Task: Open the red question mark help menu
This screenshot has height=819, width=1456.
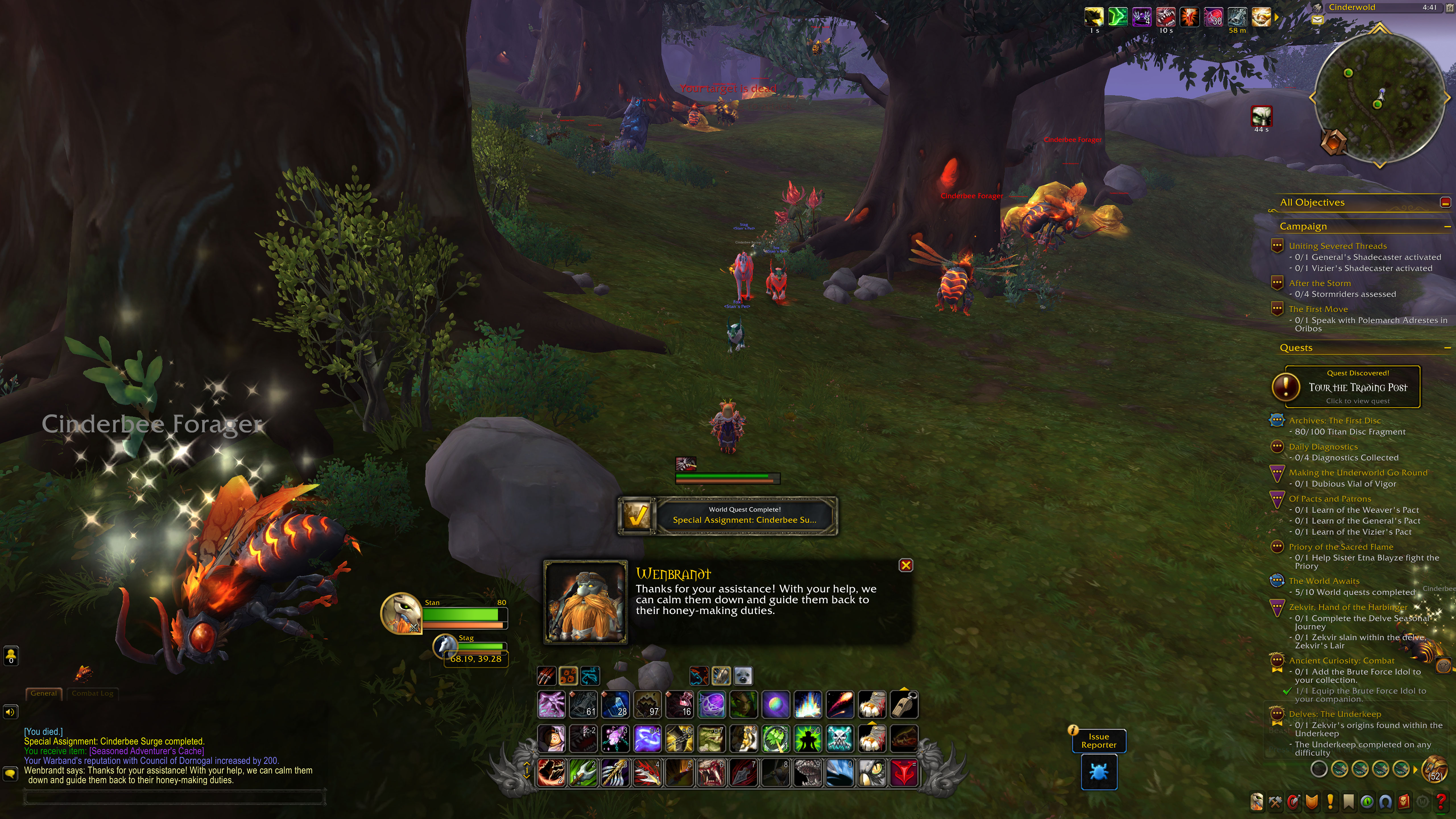Action: point(1441,801)
